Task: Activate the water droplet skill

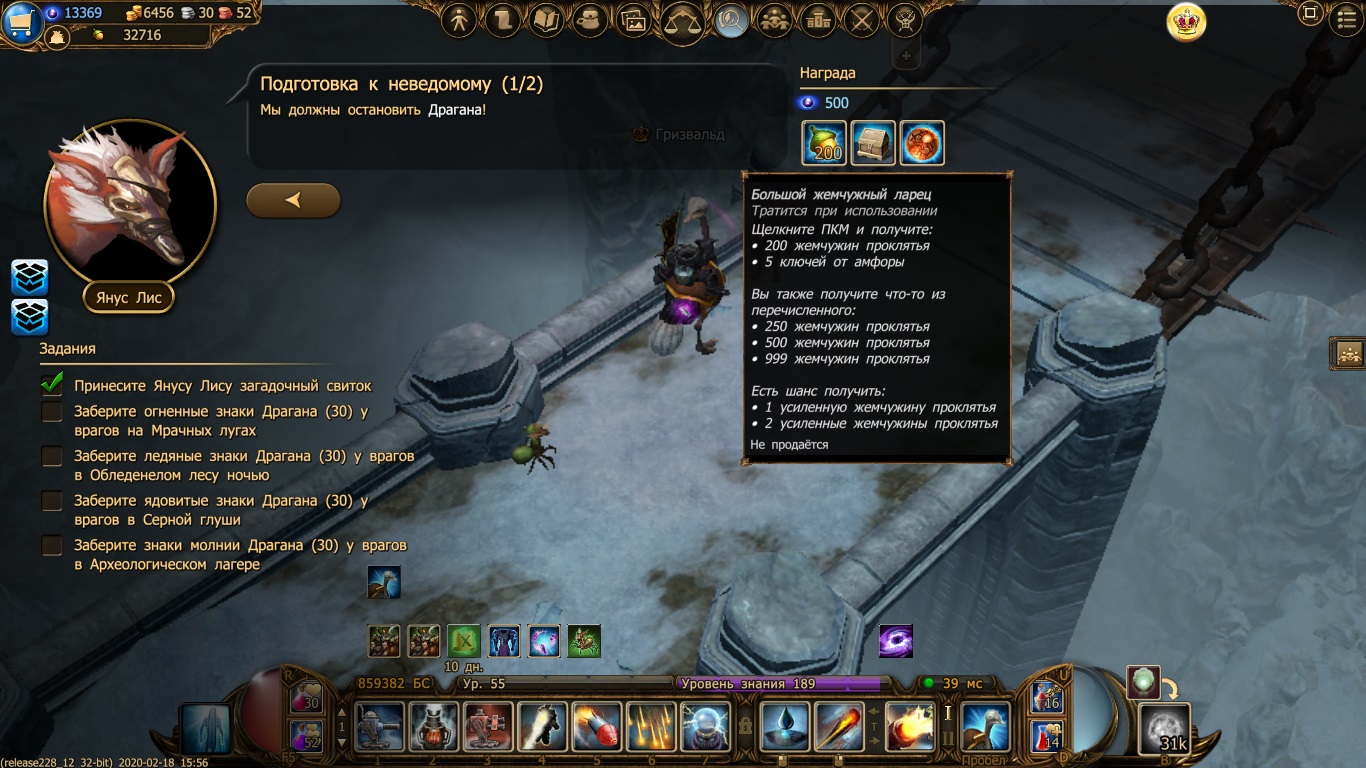Action: click(784, 727)
